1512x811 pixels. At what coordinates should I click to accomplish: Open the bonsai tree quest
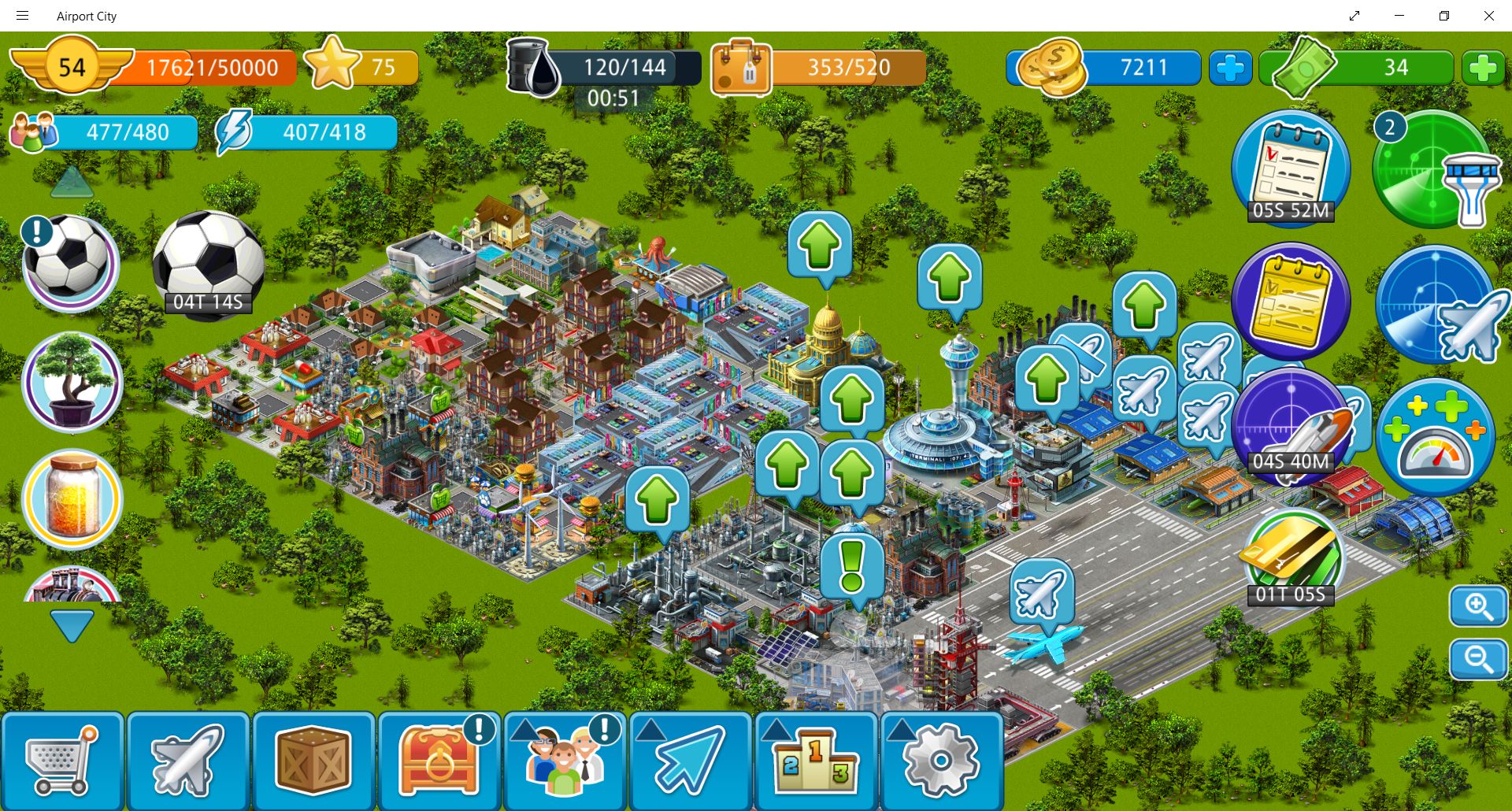click(x=72, y=383)
